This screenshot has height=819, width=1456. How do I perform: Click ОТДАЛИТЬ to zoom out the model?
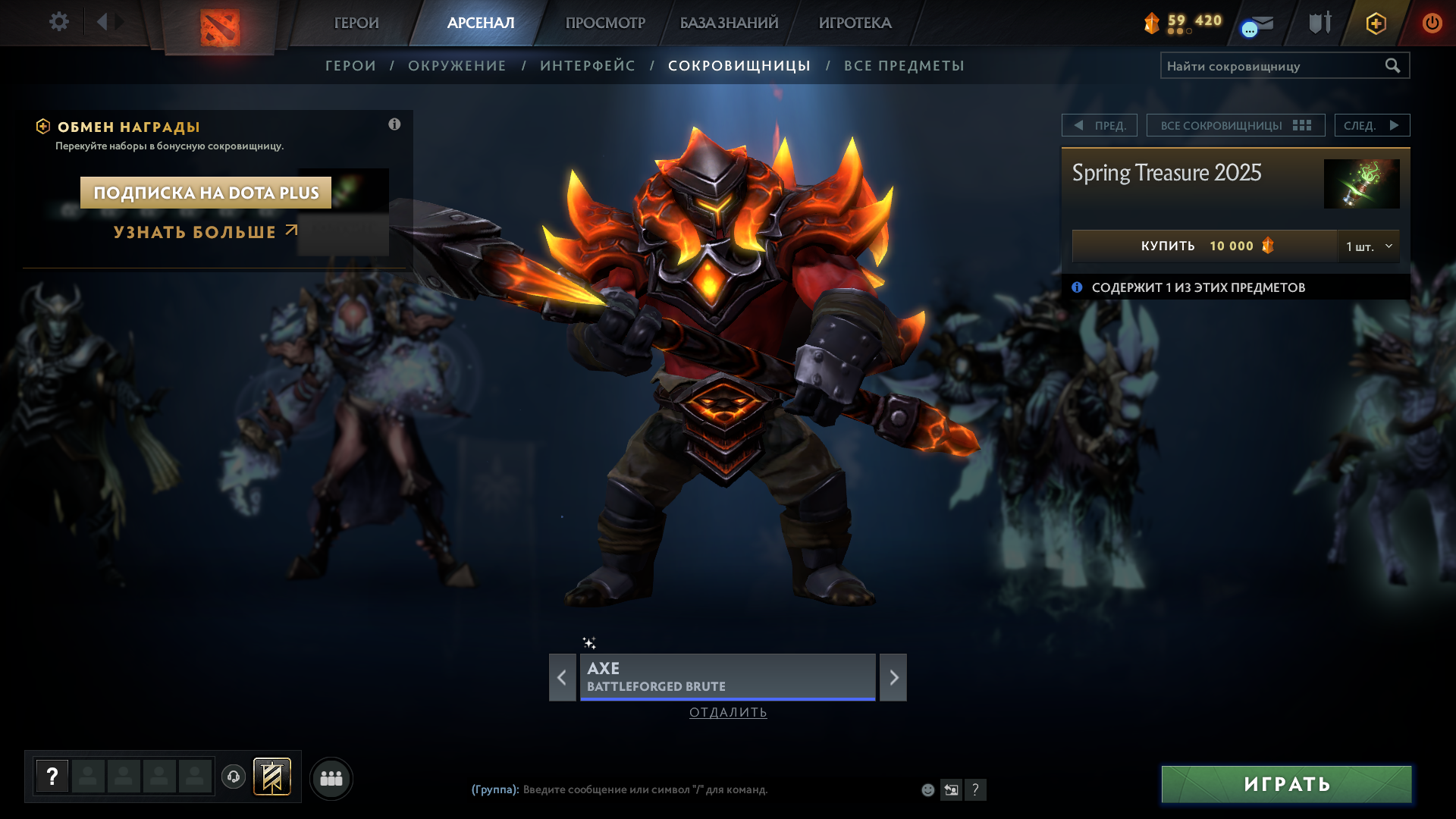point(728,712)
